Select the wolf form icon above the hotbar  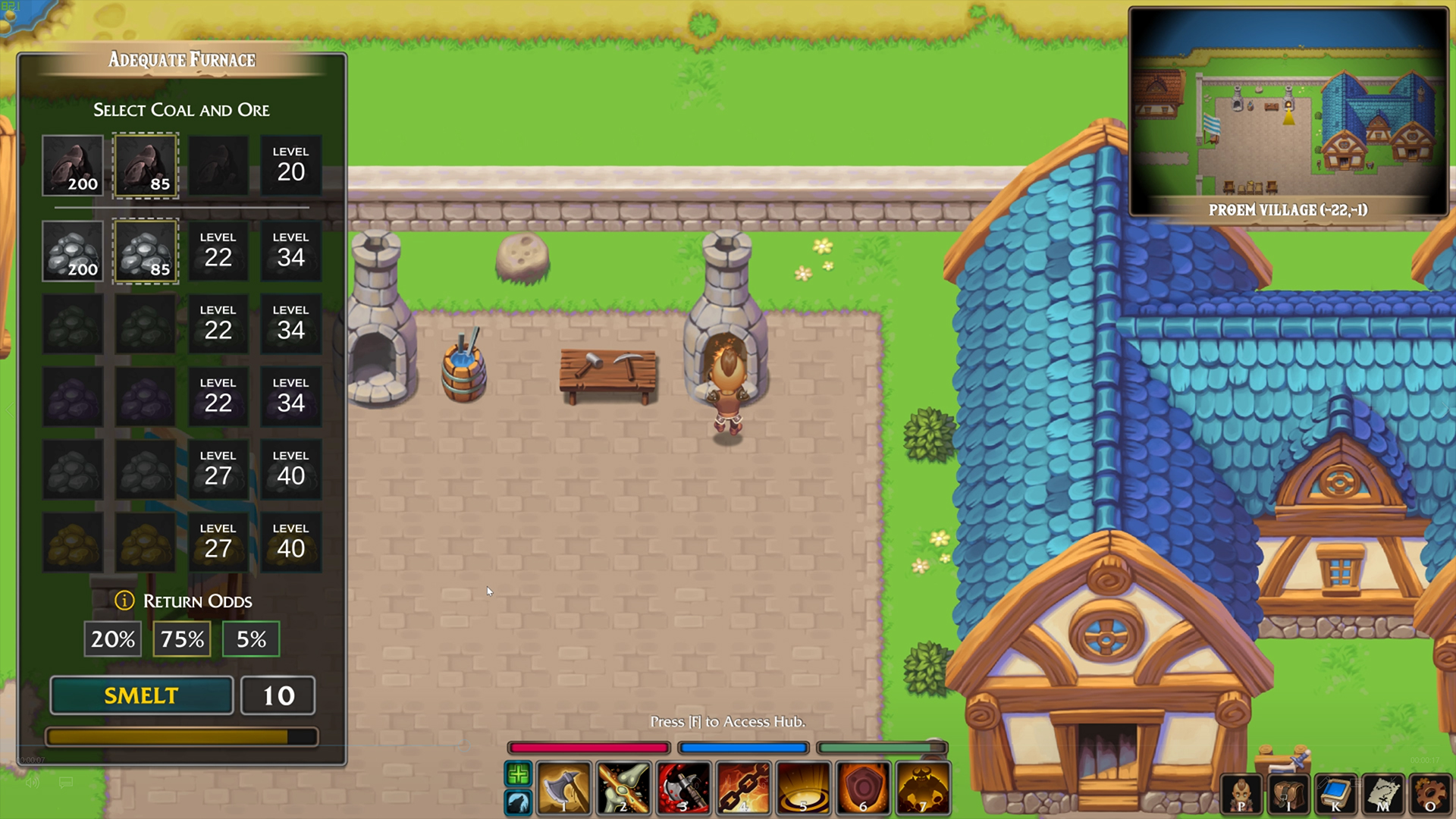tap(519, 802)
